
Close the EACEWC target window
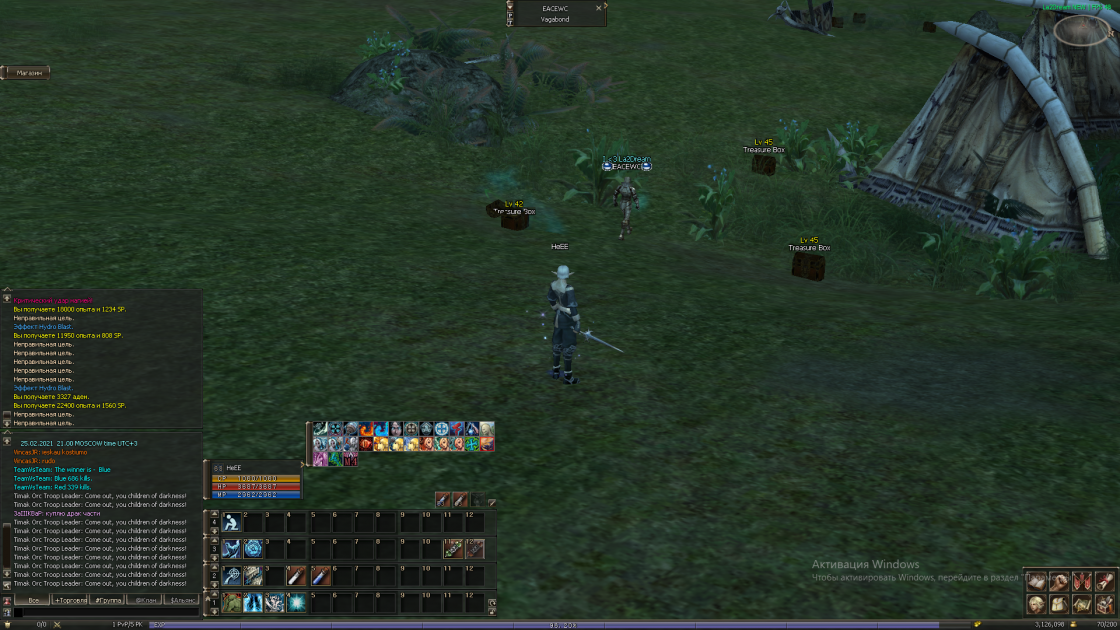(x=599, y=8)
